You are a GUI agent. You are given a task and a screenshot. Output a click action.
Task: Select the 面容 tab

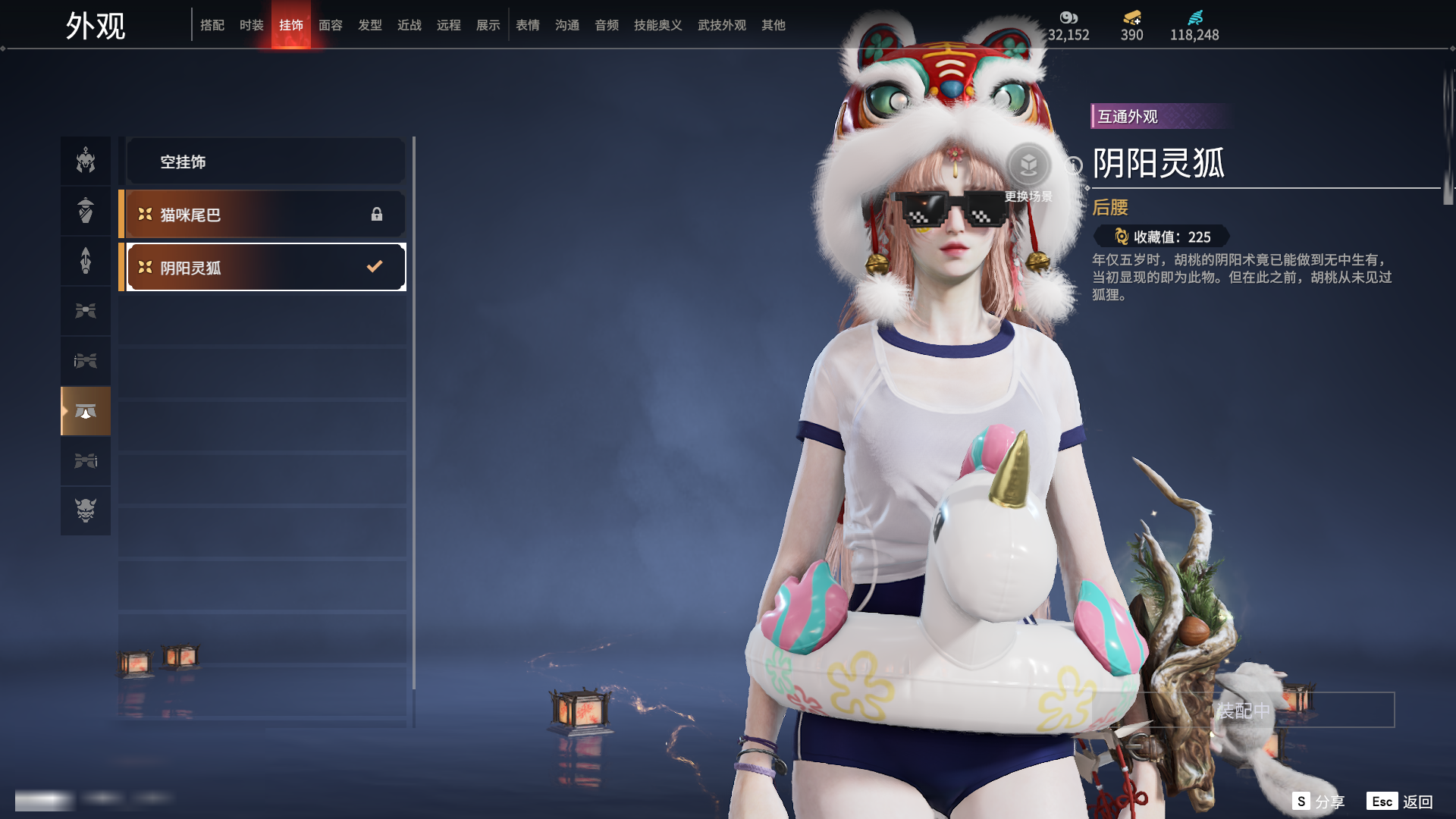tap(330, 25)
